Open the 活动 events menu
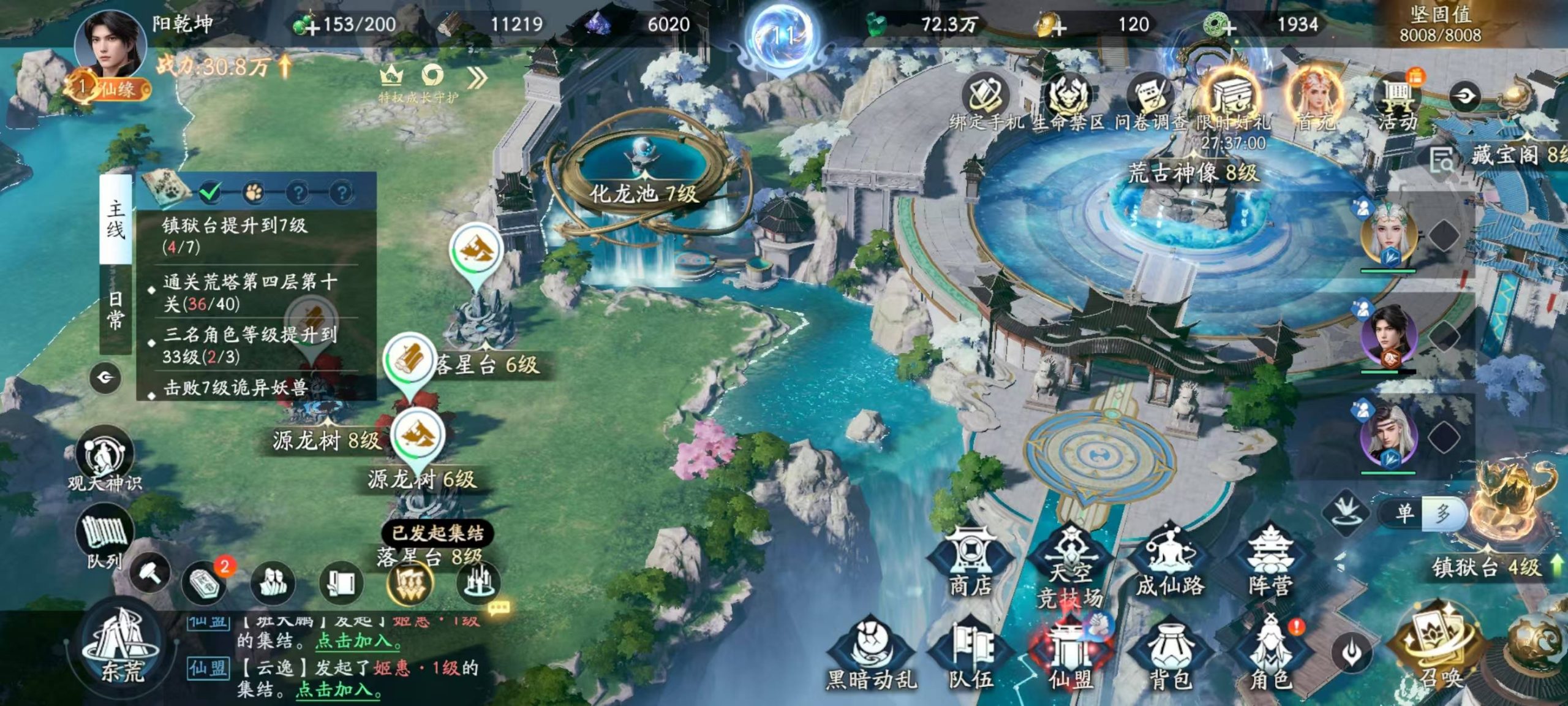This screenshot has height=706, width=1568. [1397, 101]
